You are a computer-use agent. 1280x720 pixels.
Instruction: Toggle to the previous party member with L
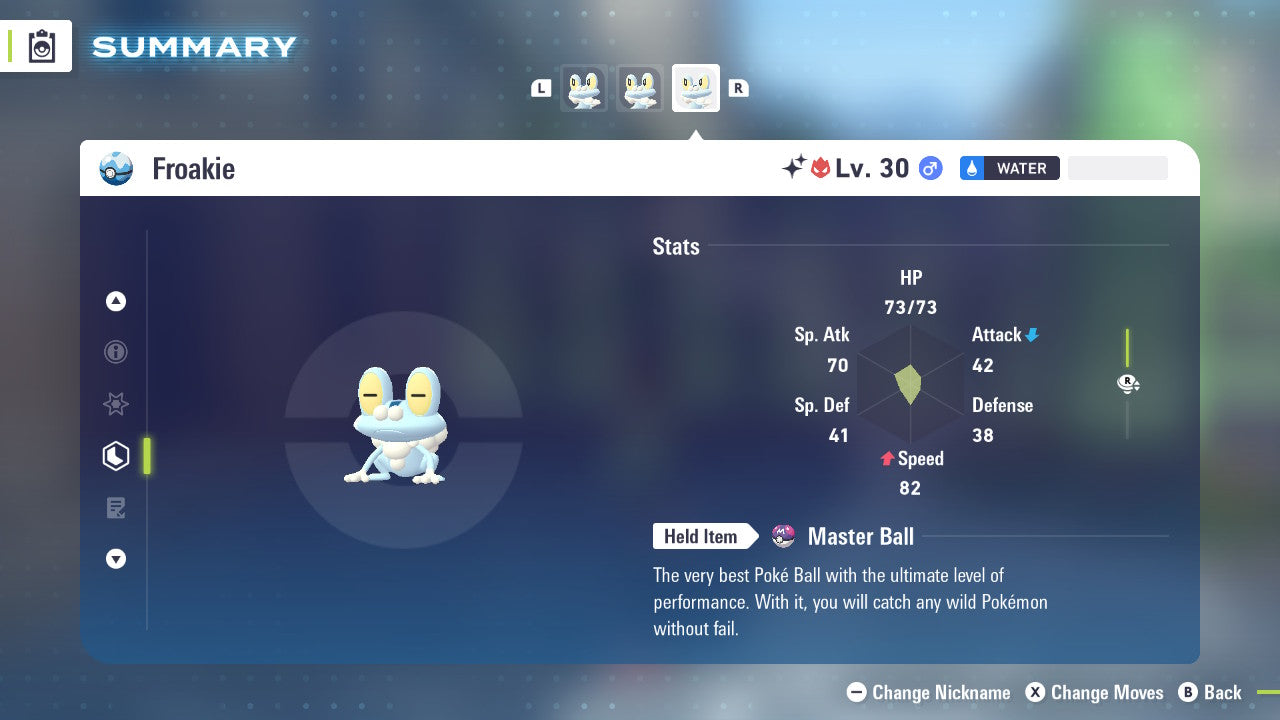(541, 88)
